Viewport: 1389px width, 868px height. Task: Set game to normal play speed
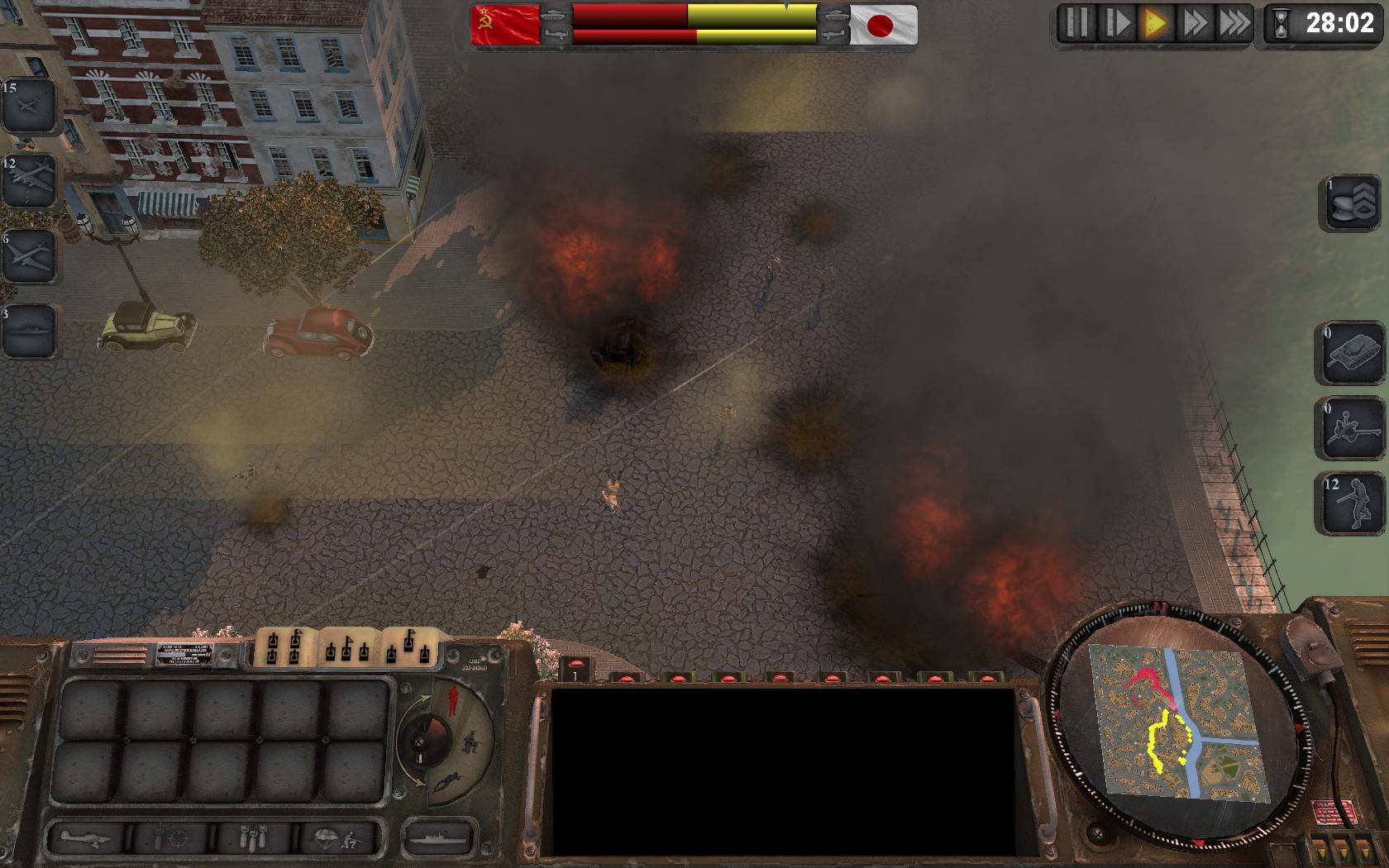click(x=1155, y=23)
